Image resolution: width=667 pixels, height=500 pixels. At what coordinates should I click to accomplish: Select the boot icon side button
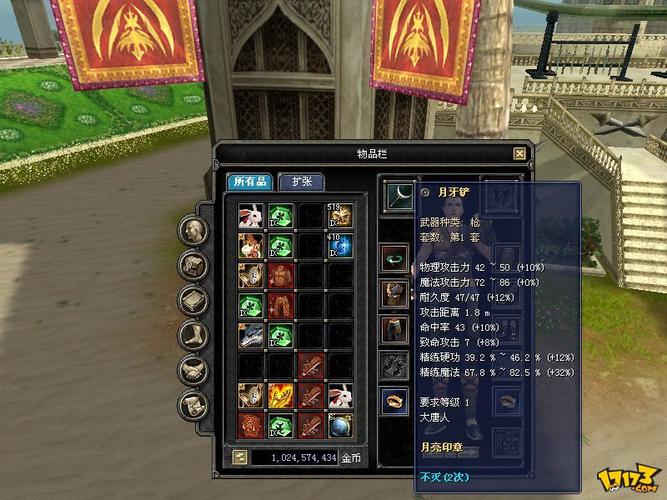[193, 335]
